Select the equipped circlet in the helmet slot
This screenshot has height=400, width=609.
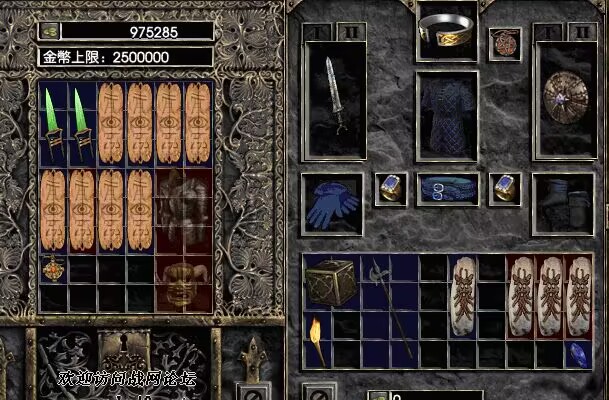pos(446,33)
